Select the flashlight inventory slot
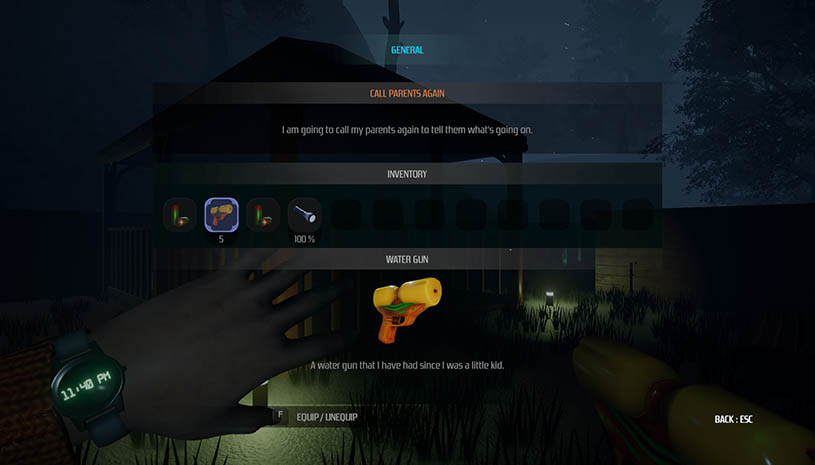 coord(304,213)
